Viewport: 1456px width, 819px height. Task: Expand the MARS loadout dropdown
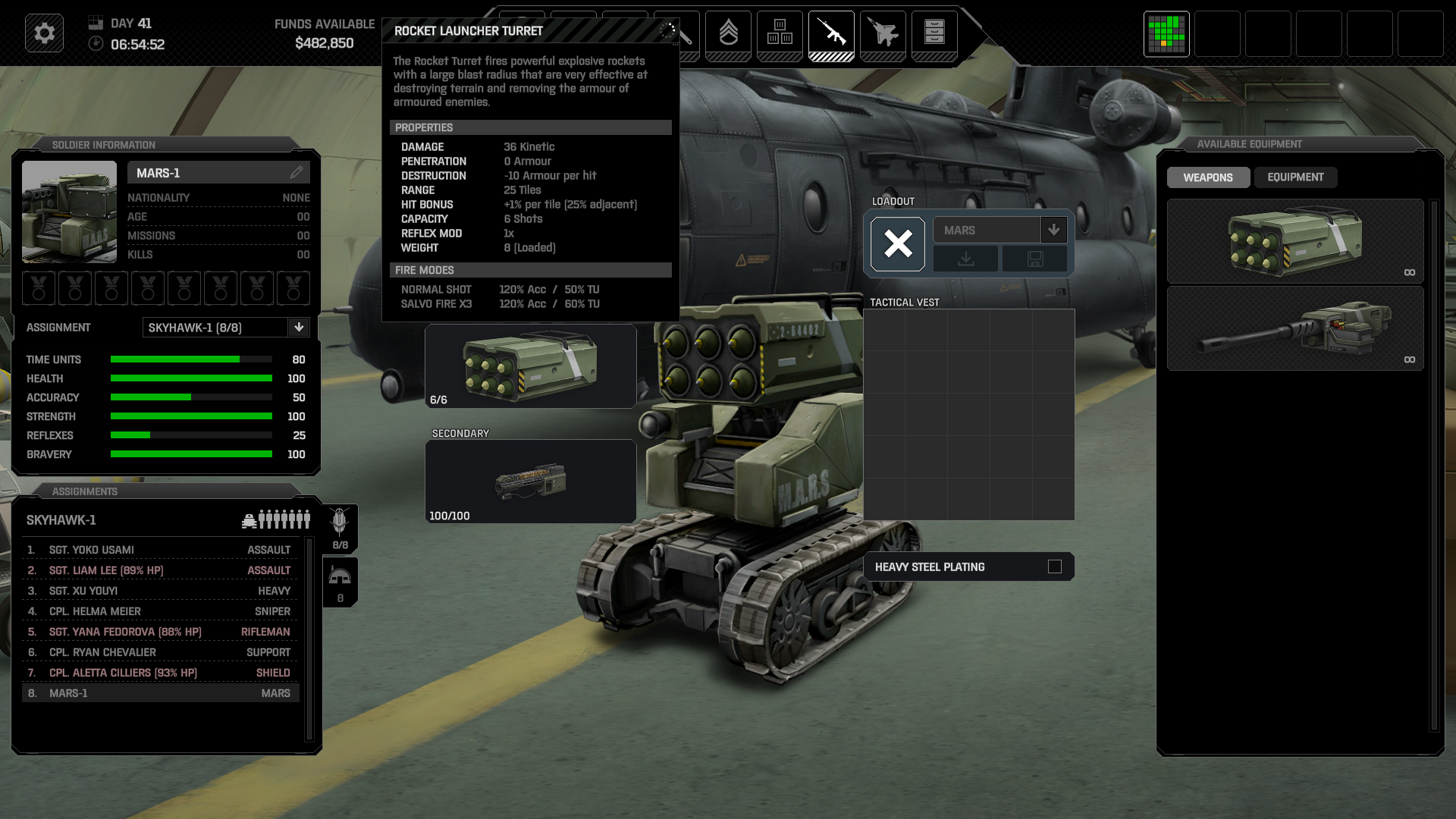[x=1053, y=230]
